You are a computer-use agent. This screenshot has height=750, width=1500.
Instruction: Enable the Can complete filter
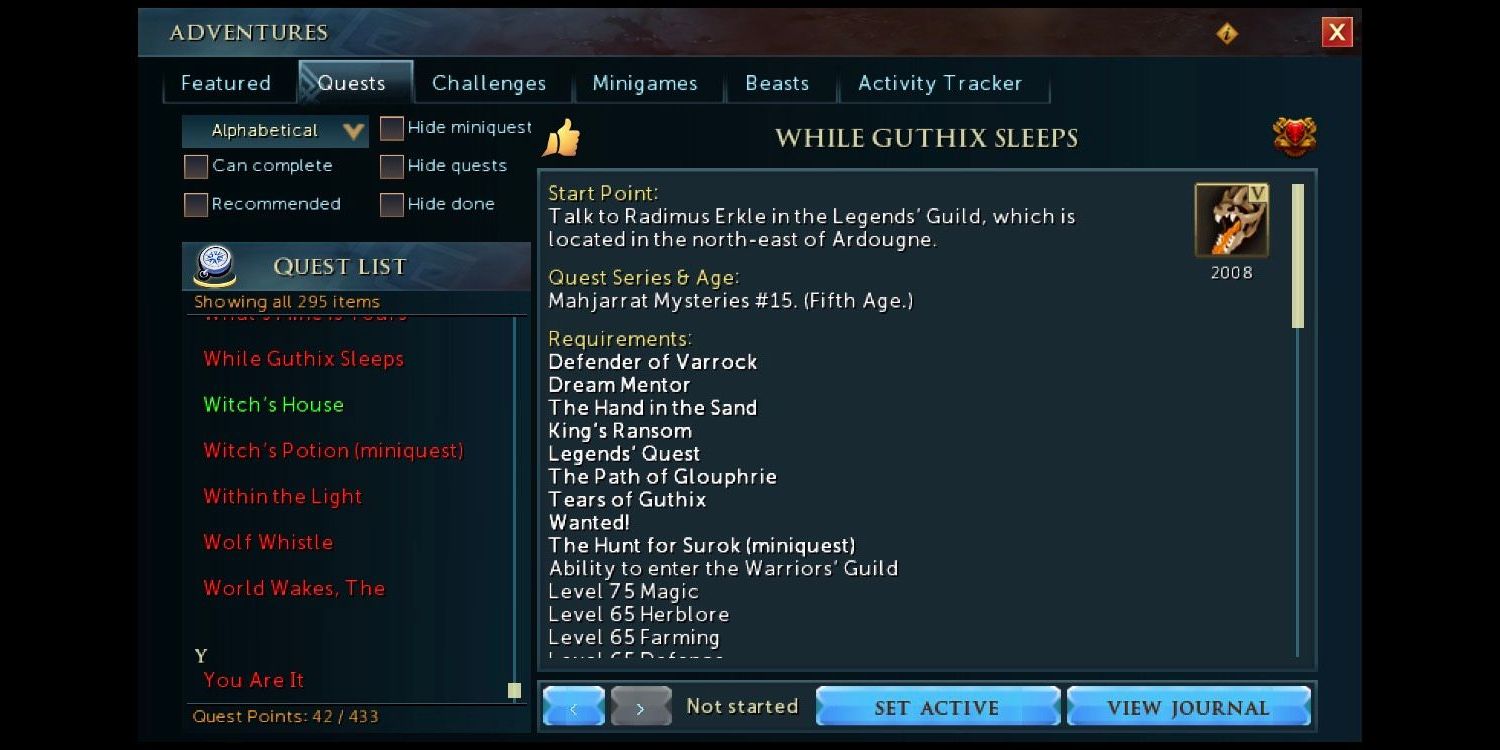click(x=195, y=166)
